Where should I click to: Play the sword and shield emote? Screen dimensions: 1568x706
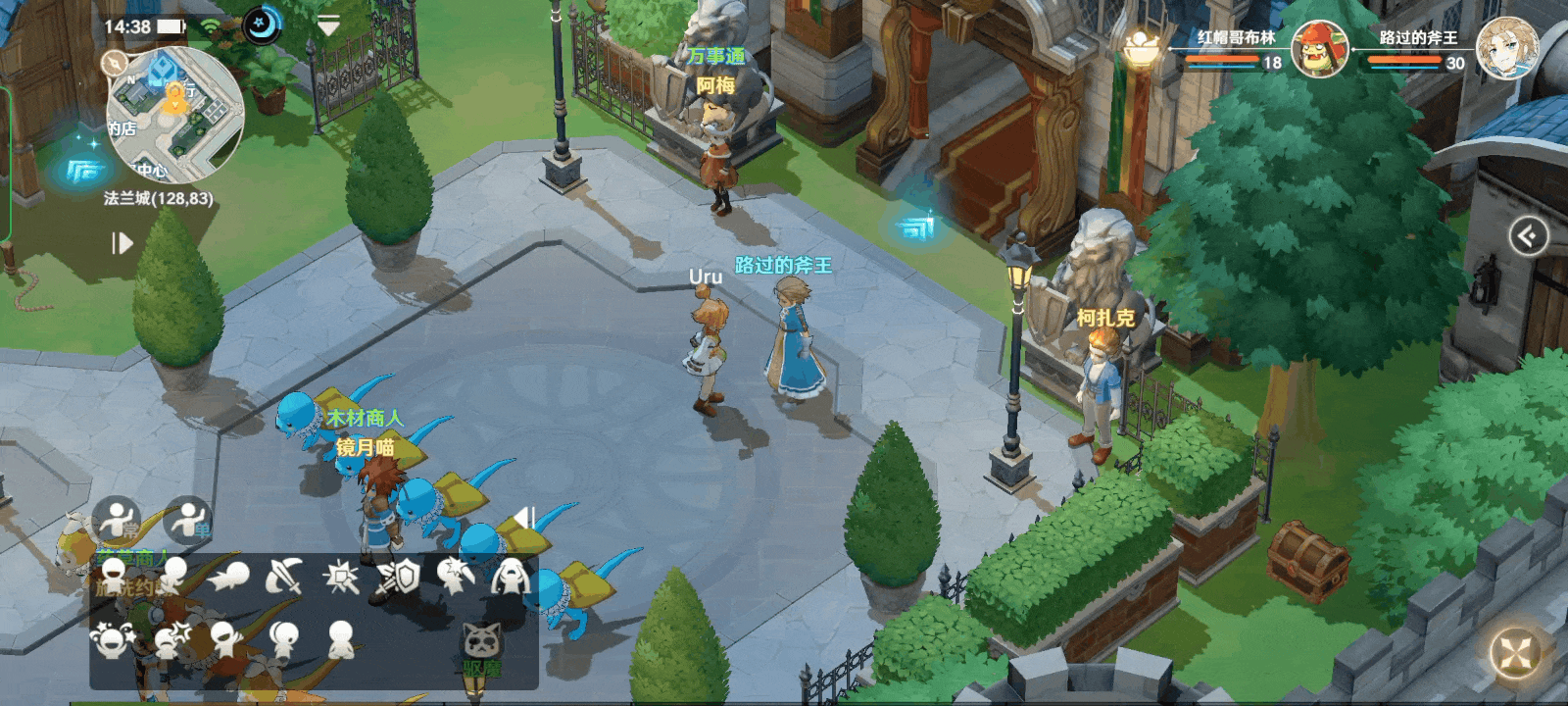coord(399,577)
